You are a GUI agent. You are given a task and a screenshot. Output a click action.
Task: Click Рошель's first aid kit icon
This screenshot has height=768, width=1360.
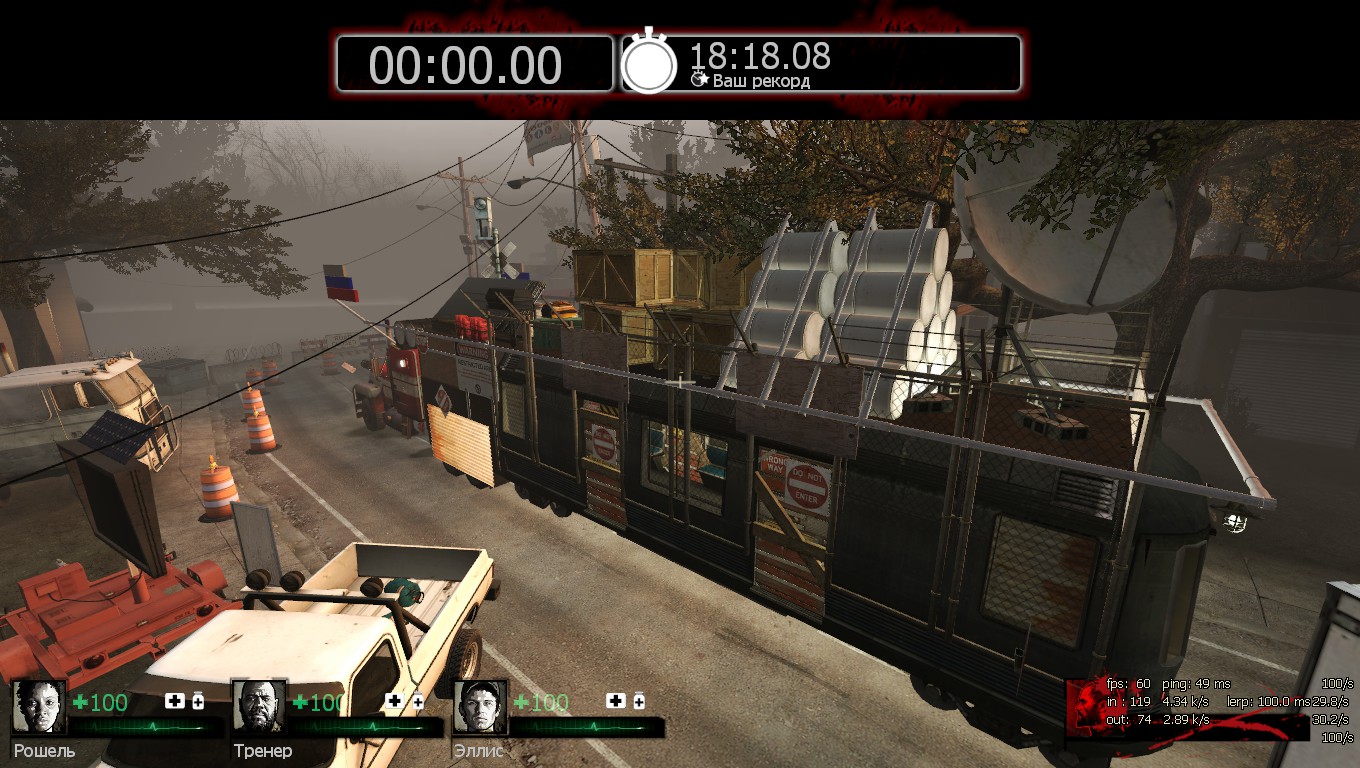[175, 701]
